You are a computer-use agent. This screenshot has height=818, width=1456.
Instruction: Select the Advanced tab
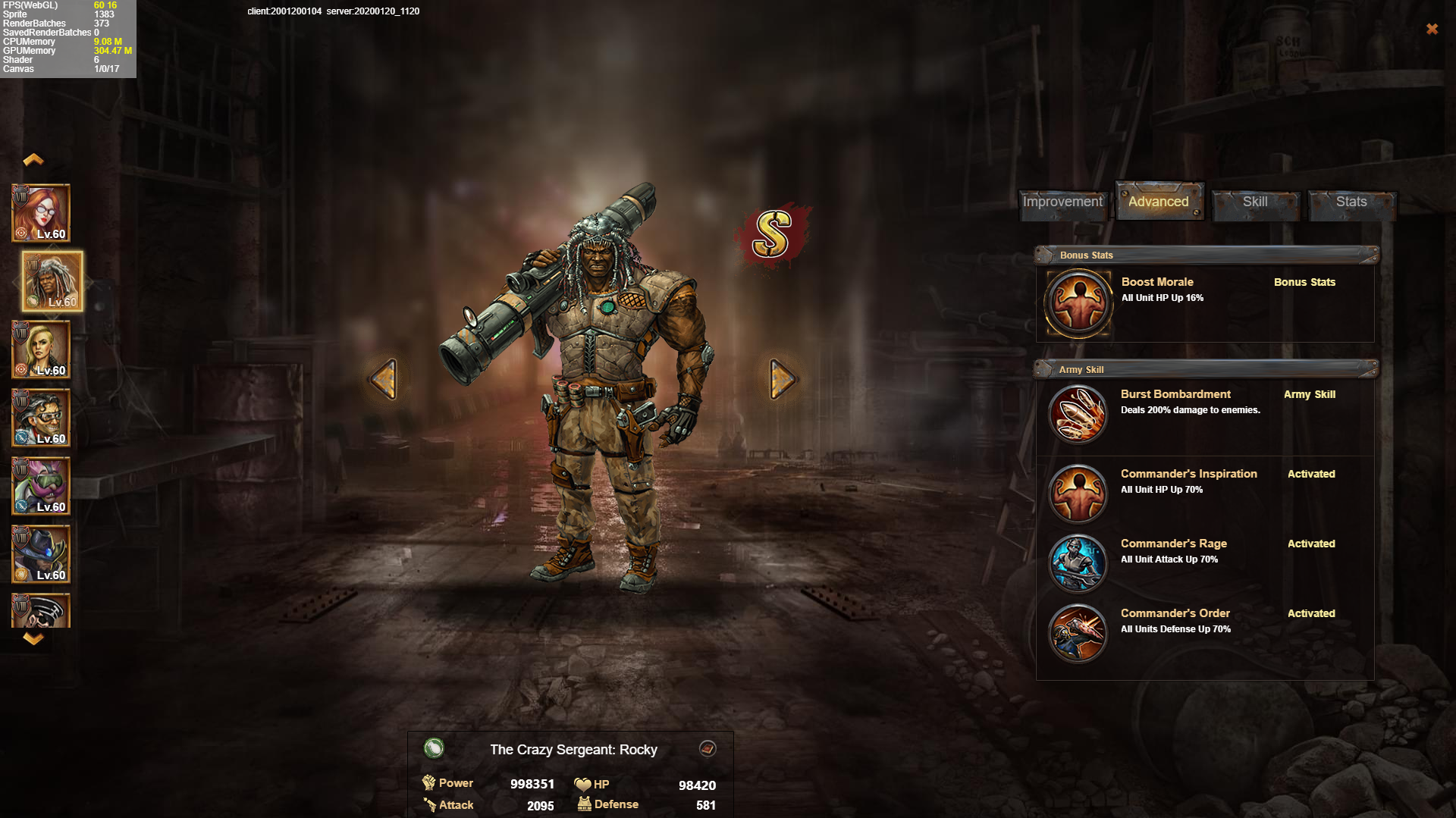1158,202
